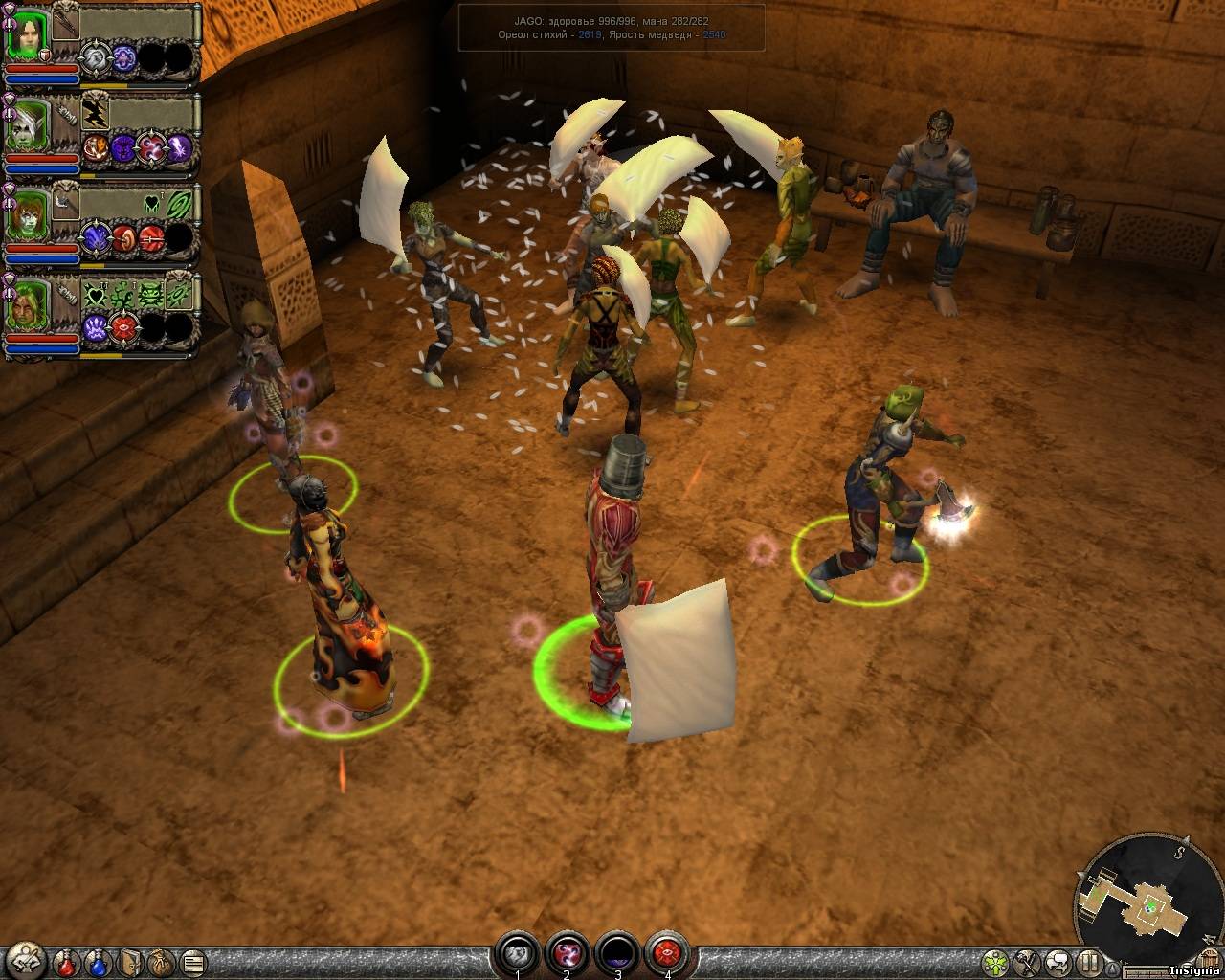Open the journal scroll
The height and width of the screenshot is (980, 1225).
pyautogui.click(x=192, y=960)
